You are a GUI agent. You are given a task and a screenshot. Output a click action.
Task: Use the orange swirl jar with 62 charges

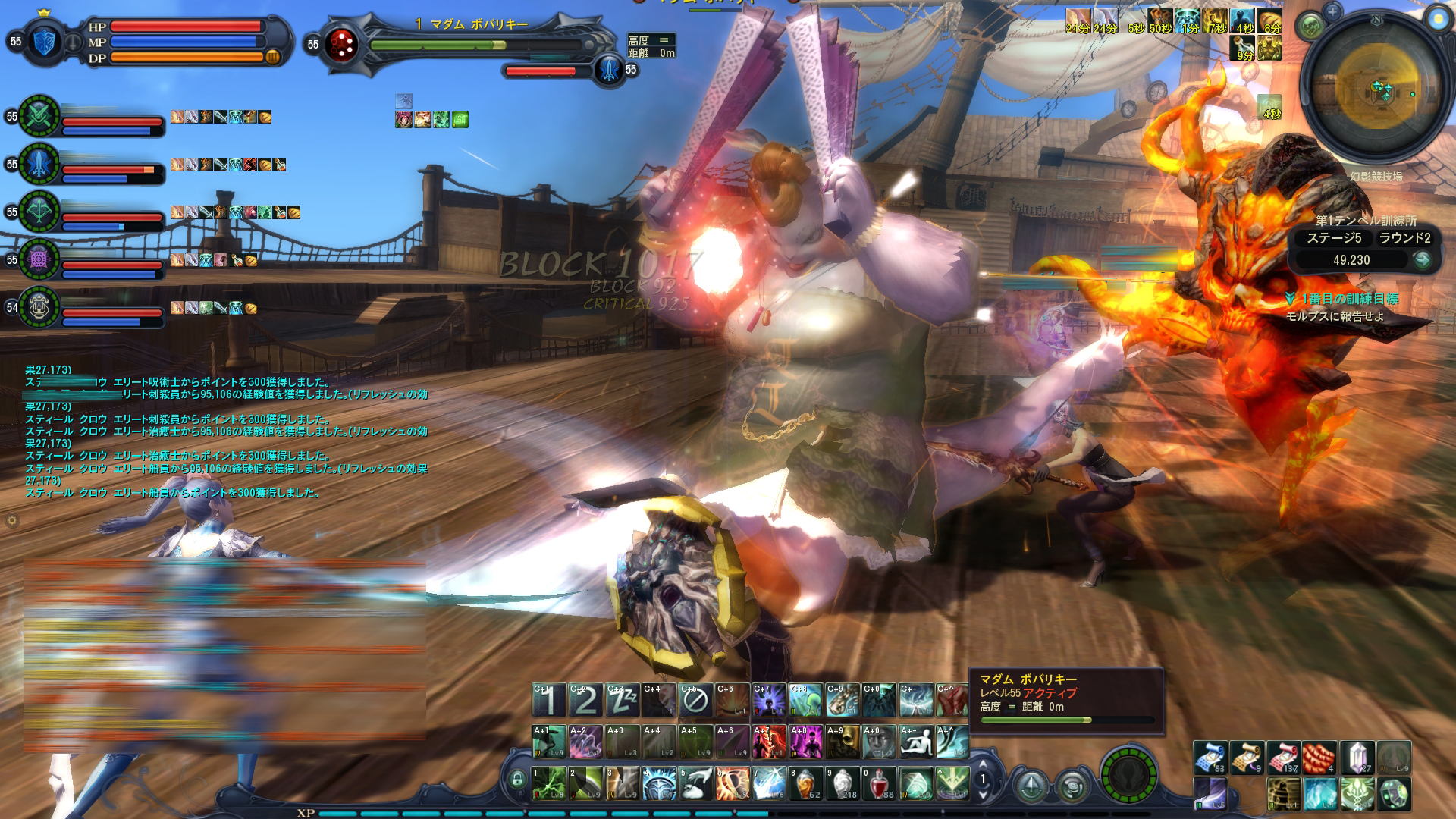point(805,783)
